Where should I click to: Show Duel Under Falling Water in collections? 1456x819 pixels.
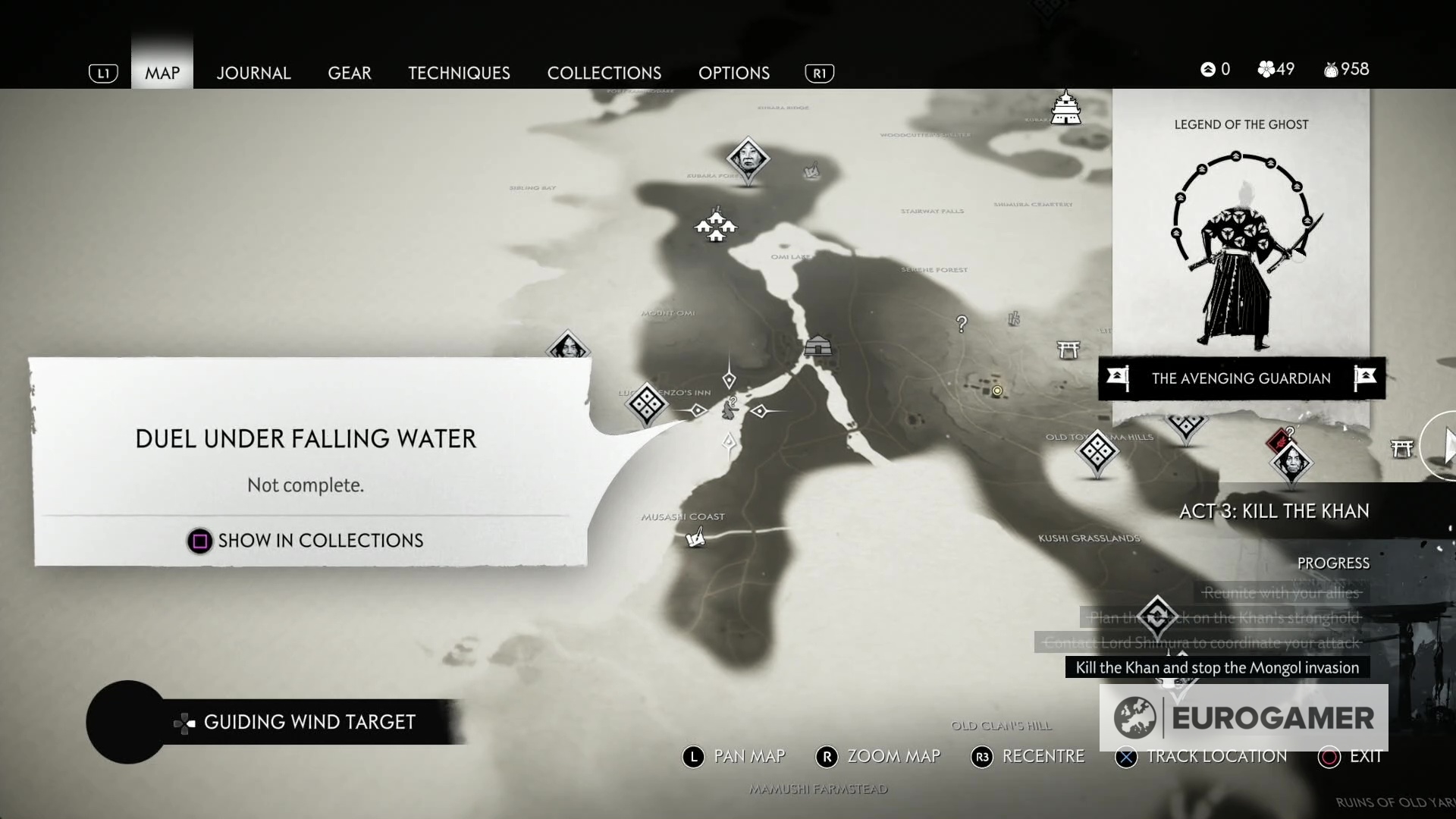[306, 541]
